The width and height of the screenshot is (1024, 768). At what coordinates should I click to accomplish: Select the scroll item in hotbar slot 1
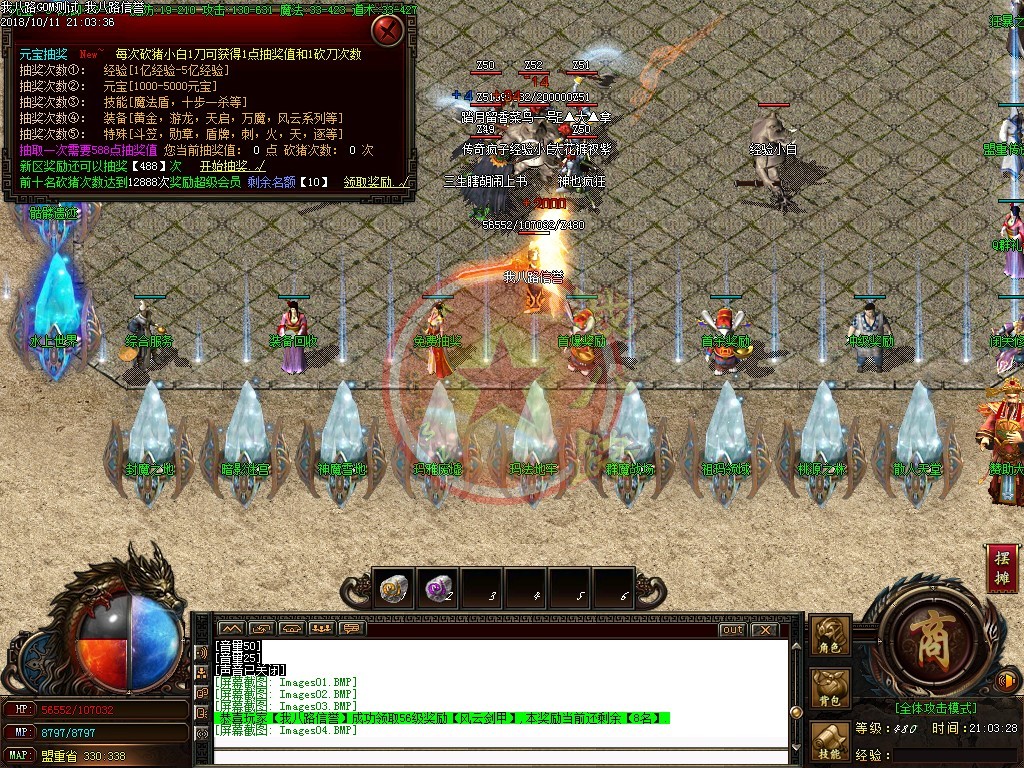pos(394,590)
